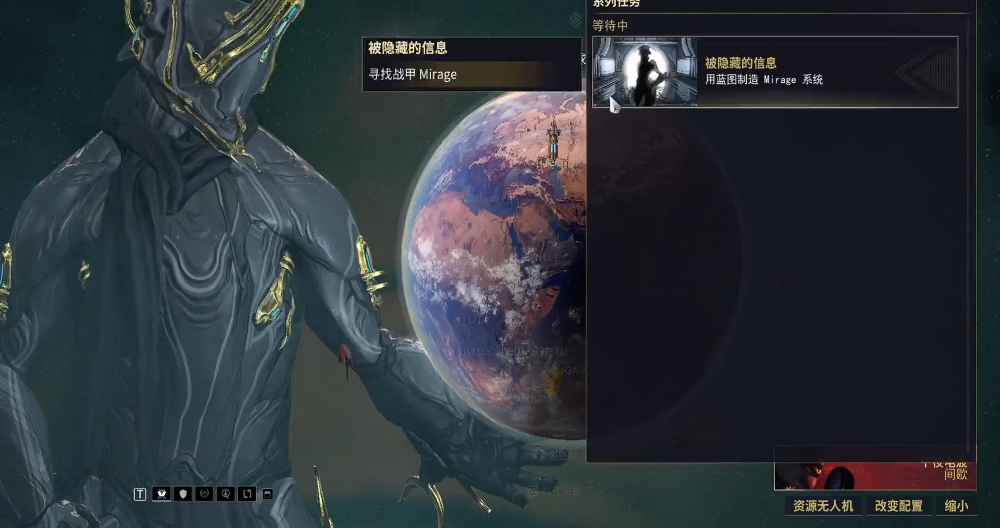Click the 缩小 minimize button
Viewport: 1000px width, 528px height.
coord(956,506)
